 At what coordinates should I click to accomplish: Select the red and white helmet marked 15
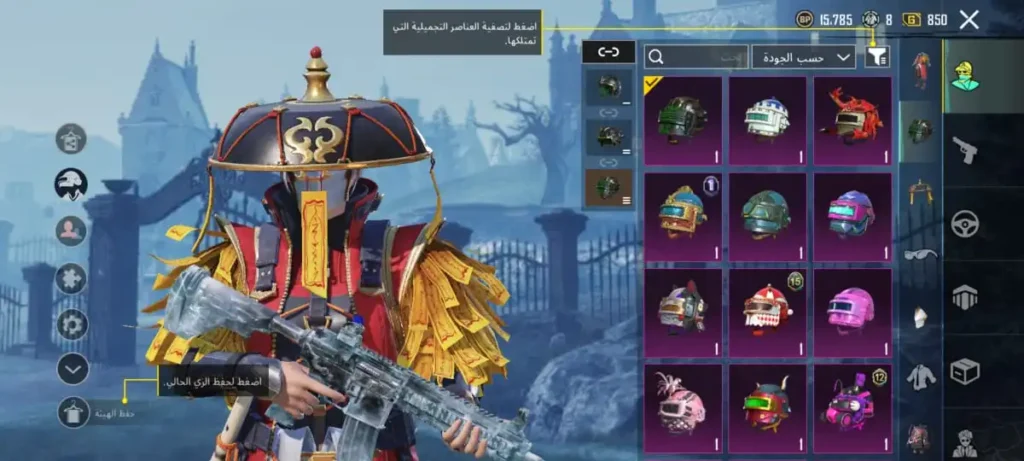tap(767, 307)
